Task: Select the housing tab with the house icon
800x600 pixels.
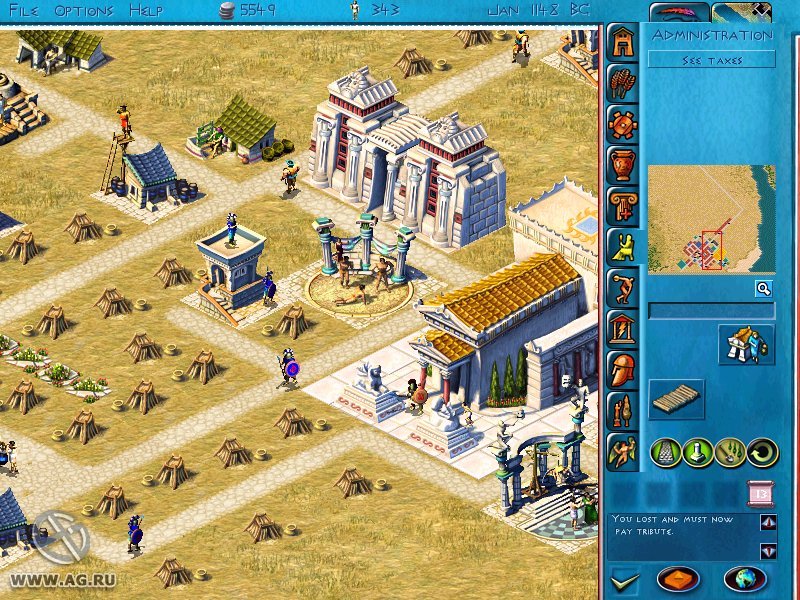Action: [622, 43]
